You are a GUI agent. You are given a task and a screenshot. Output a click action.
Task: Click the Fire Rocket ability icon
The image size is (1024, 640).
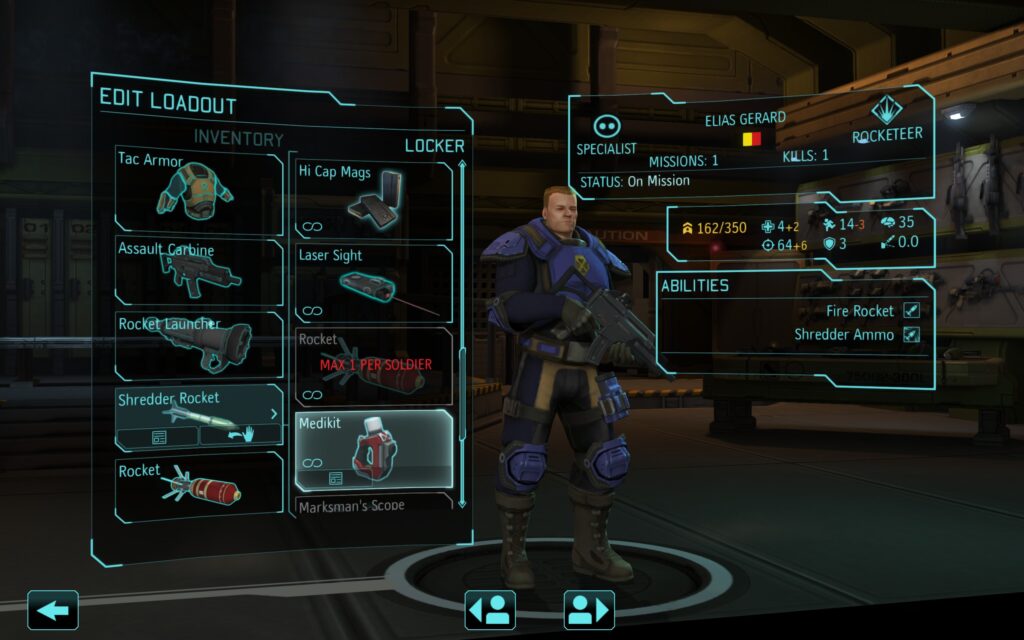point(911,311)
